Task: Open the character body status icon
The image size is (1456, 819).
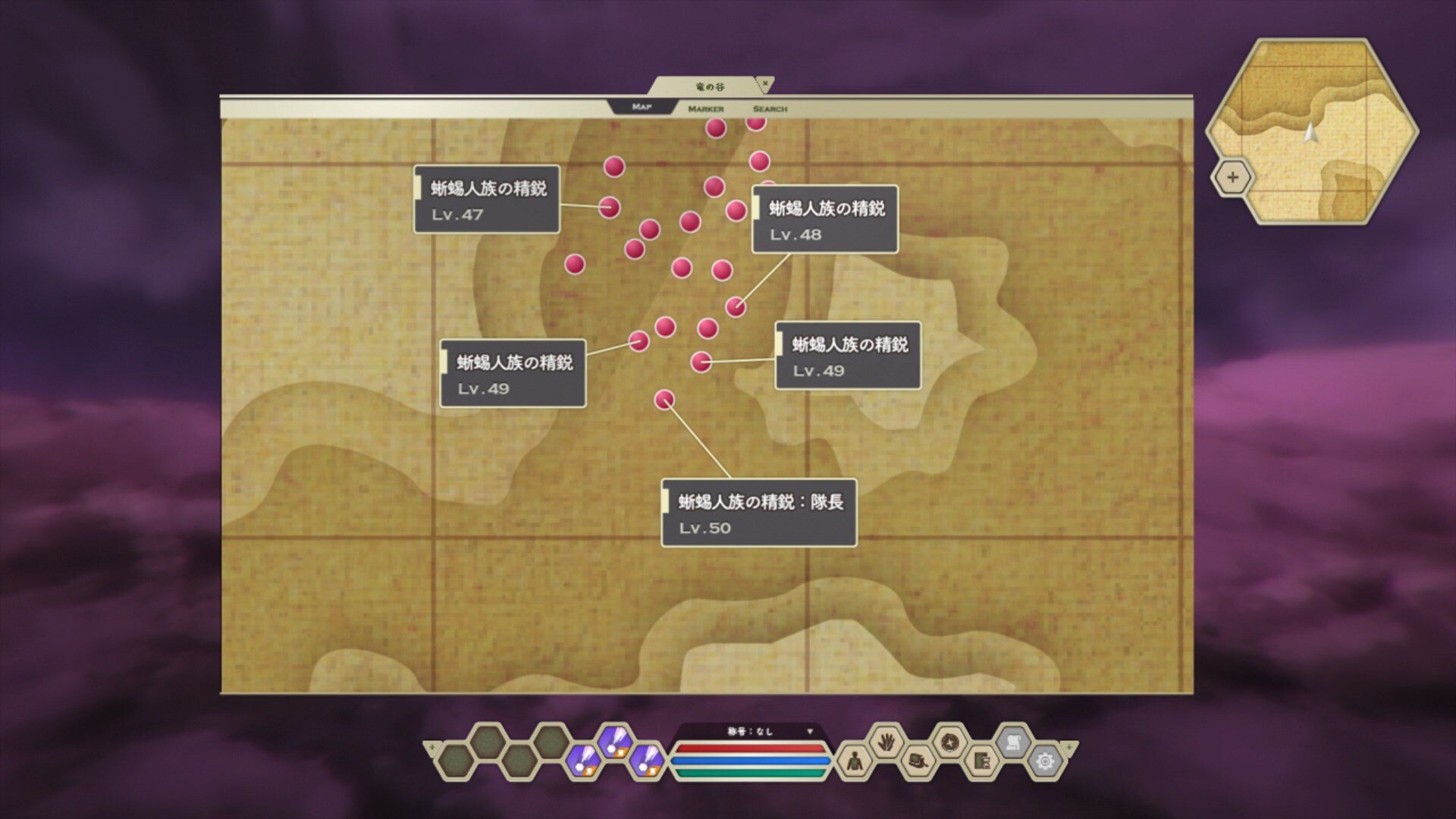Action: click(x=854, y=761)
